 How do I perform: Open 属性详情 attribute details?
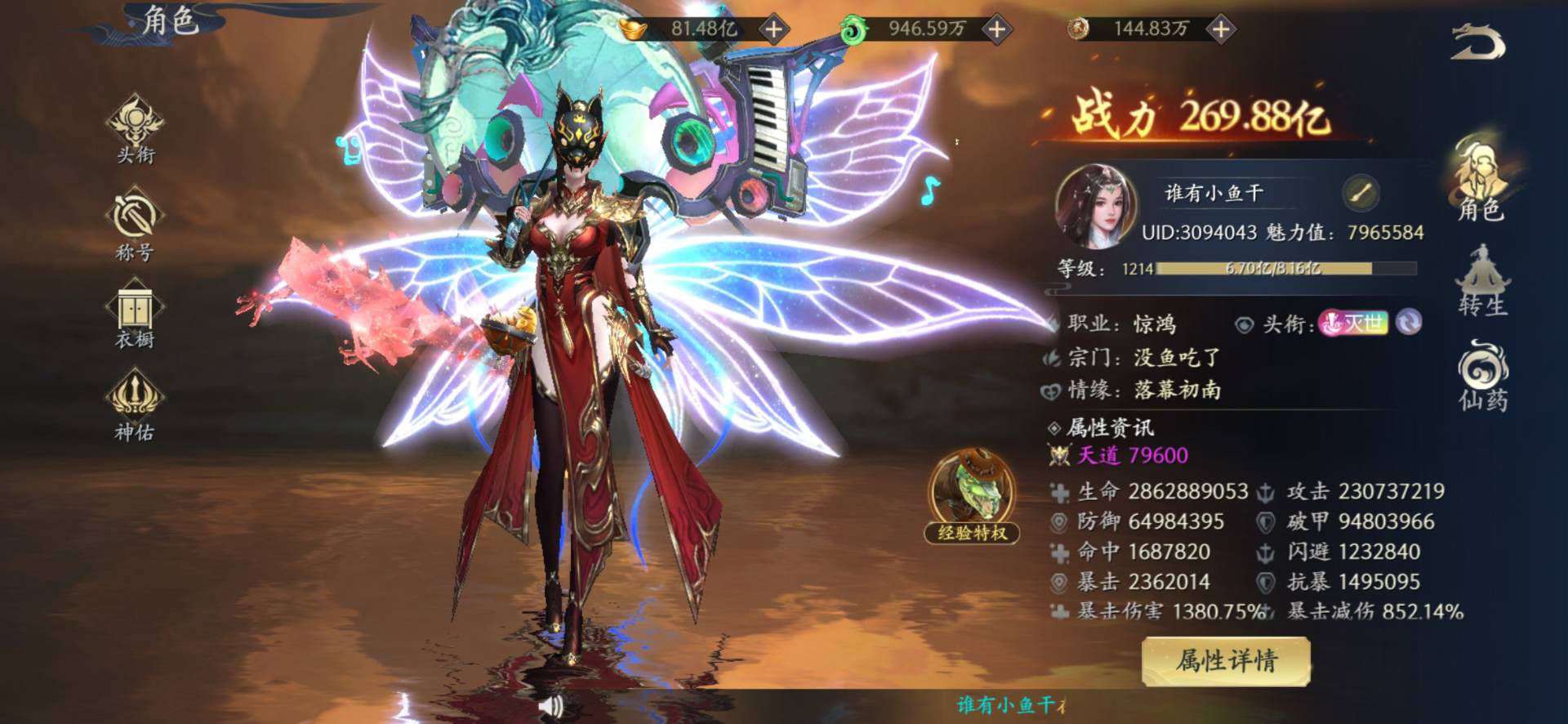click(1226, 660)
